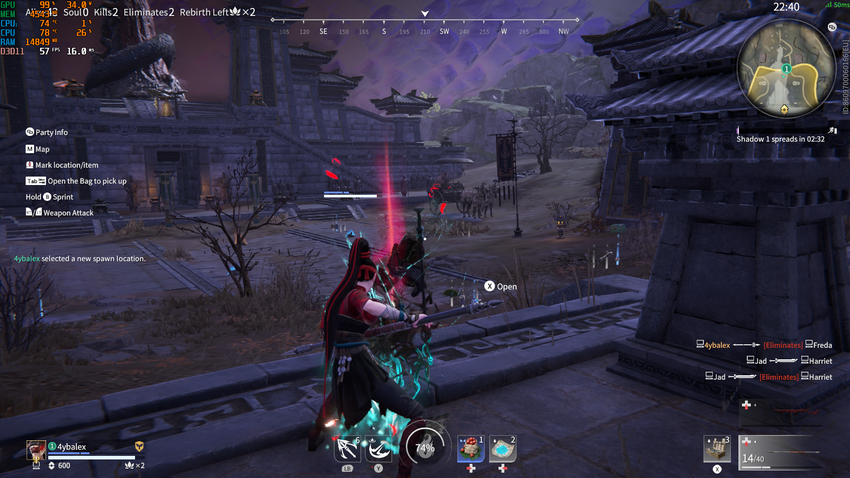
Task: Select the 4ybalex character portrait
Action: 36,449
